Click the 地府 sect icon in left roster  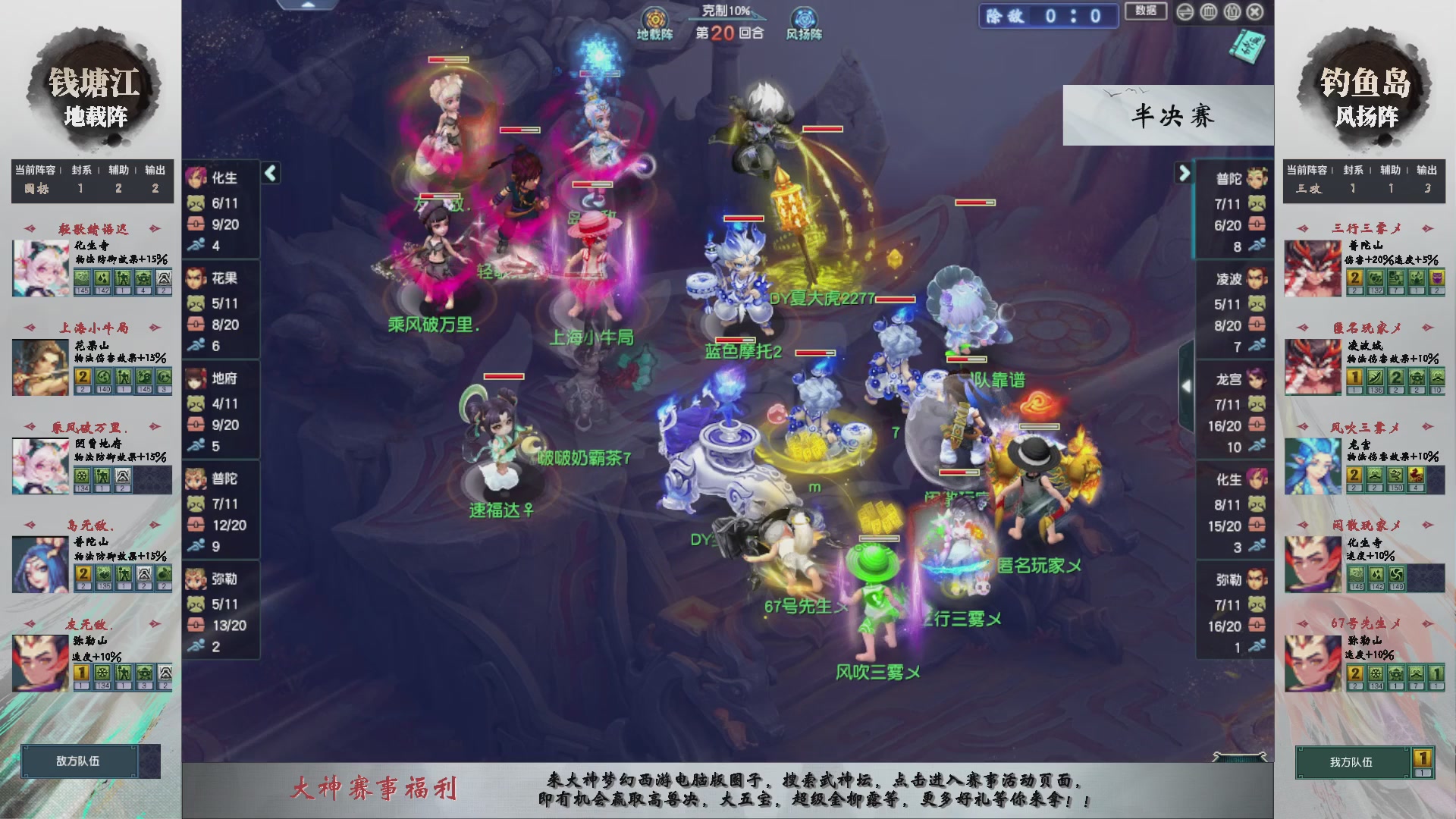[197, 379]
